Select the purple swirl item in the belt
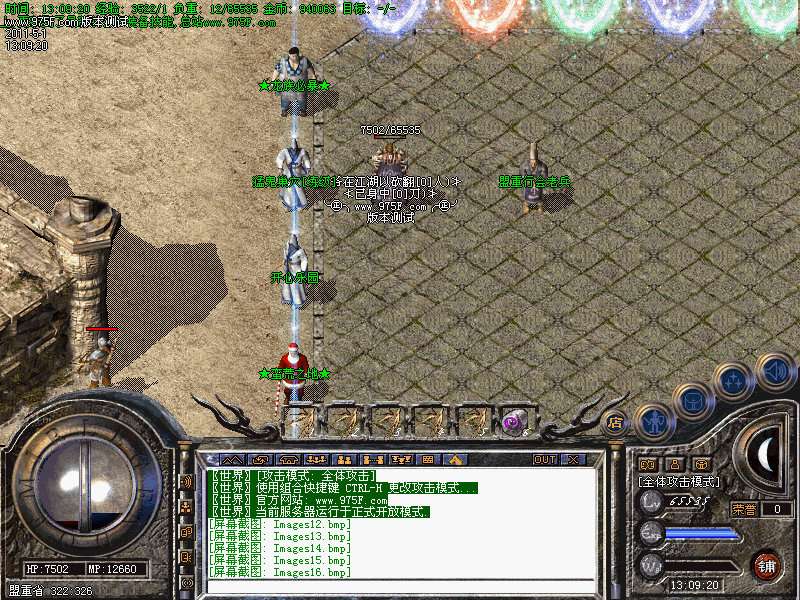 click(x=516, y=422)
